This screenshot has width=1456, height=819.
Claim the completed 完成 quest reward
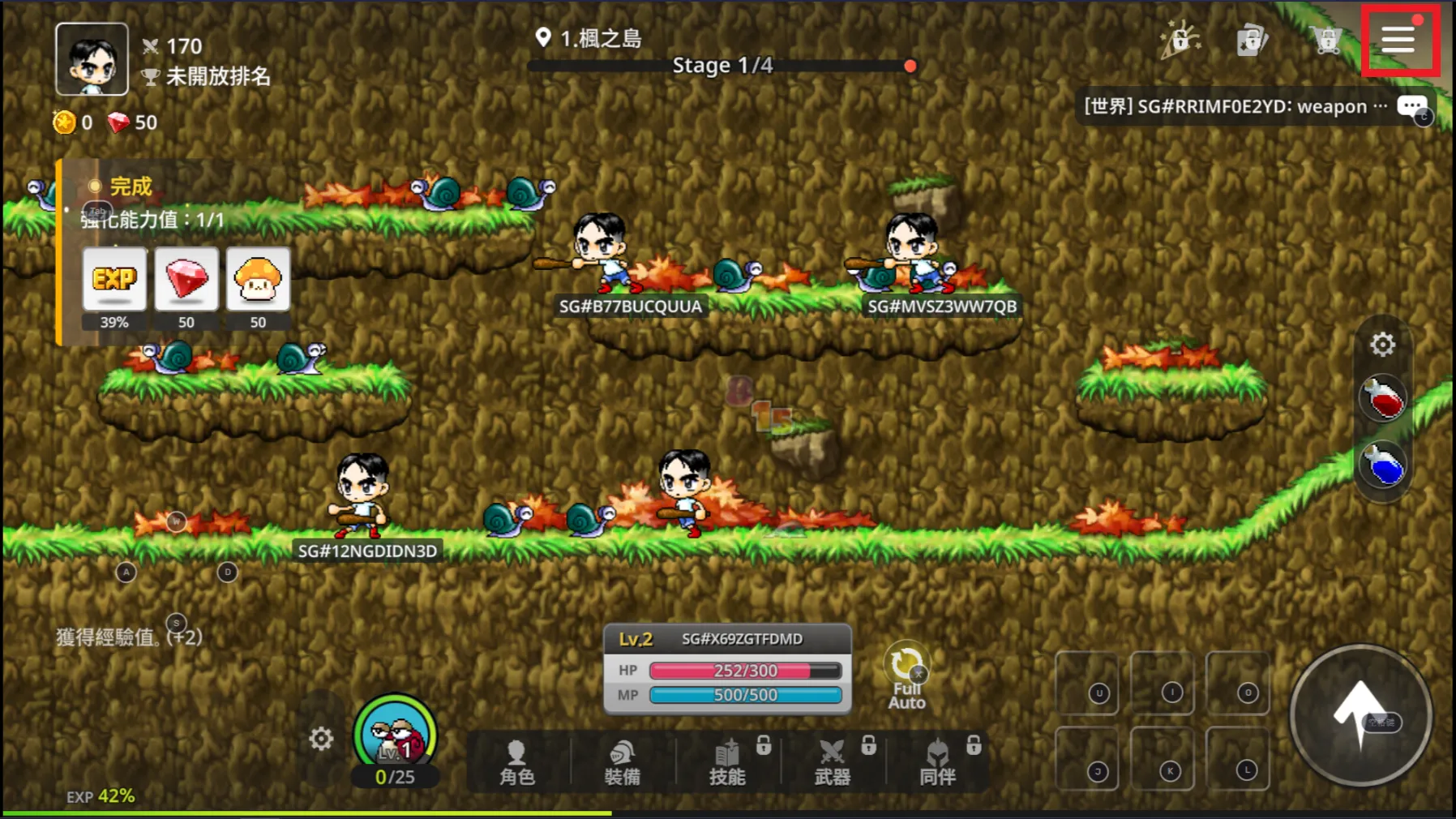131,187
